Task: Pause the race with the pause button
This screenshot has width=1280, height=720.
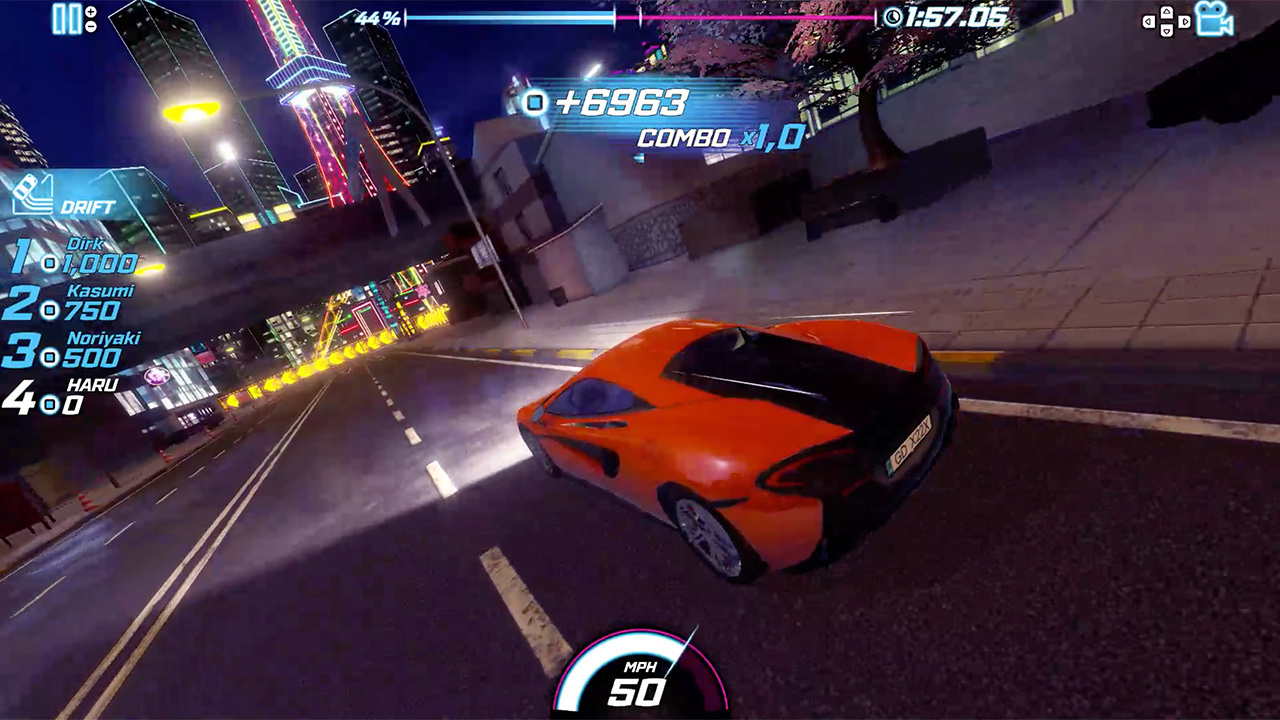Action: (67, 19)
